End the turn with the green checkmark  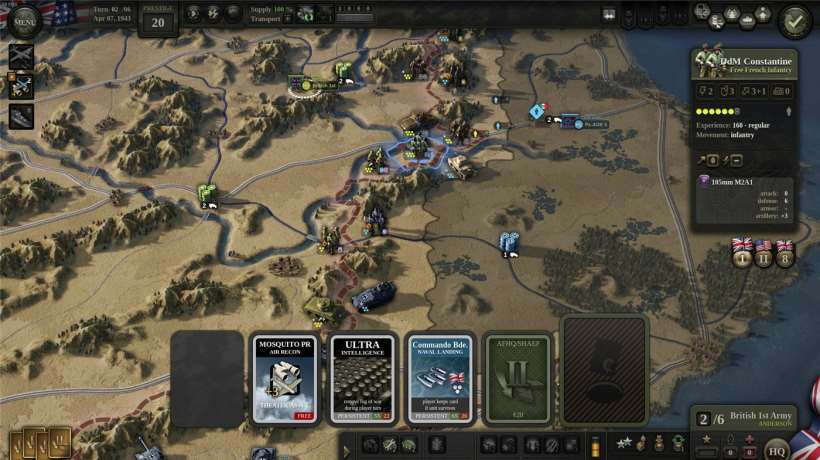click(x=795, y=20)
